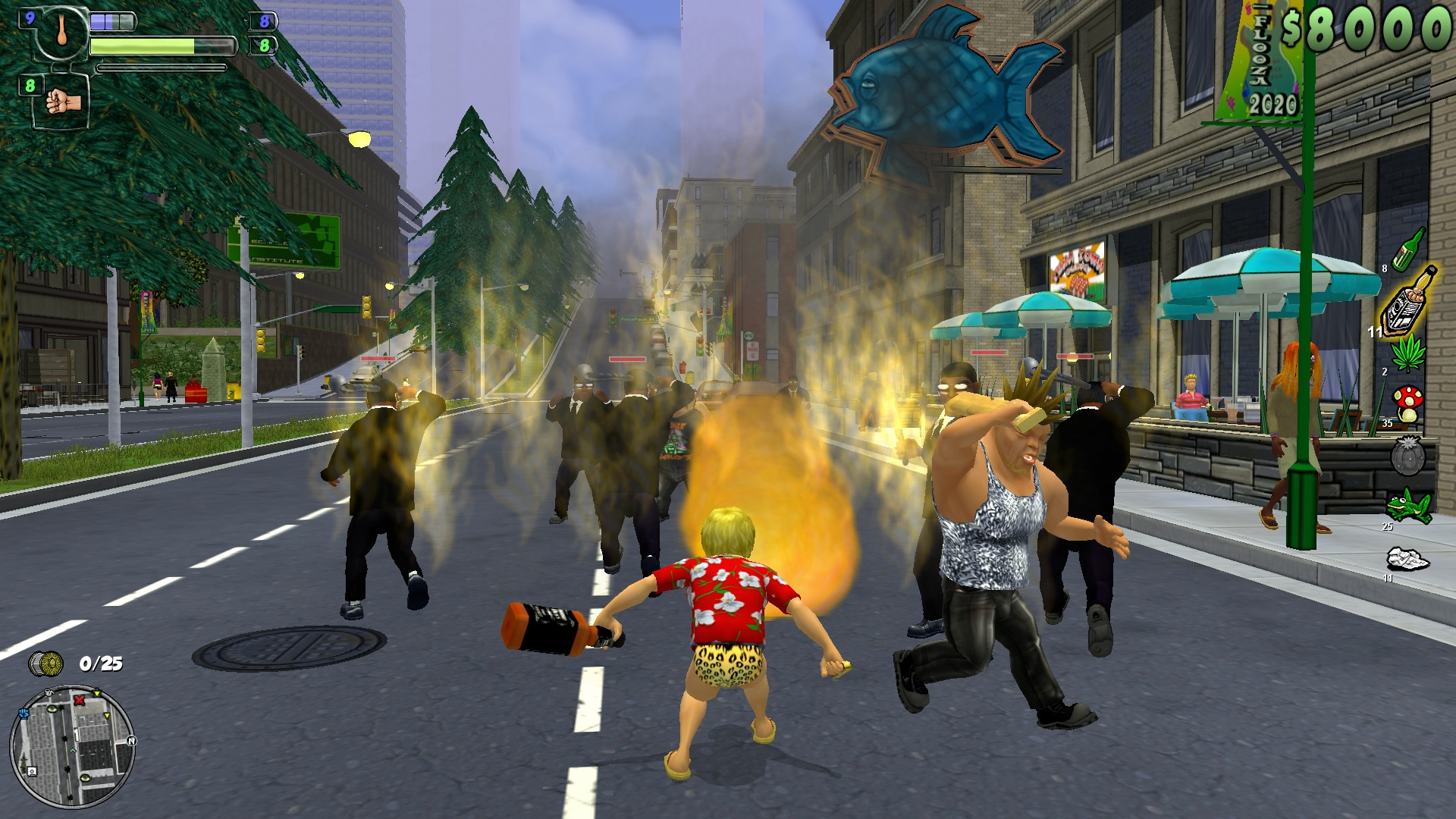
Task: Choose the green frog item
Action: [1408, 506]
